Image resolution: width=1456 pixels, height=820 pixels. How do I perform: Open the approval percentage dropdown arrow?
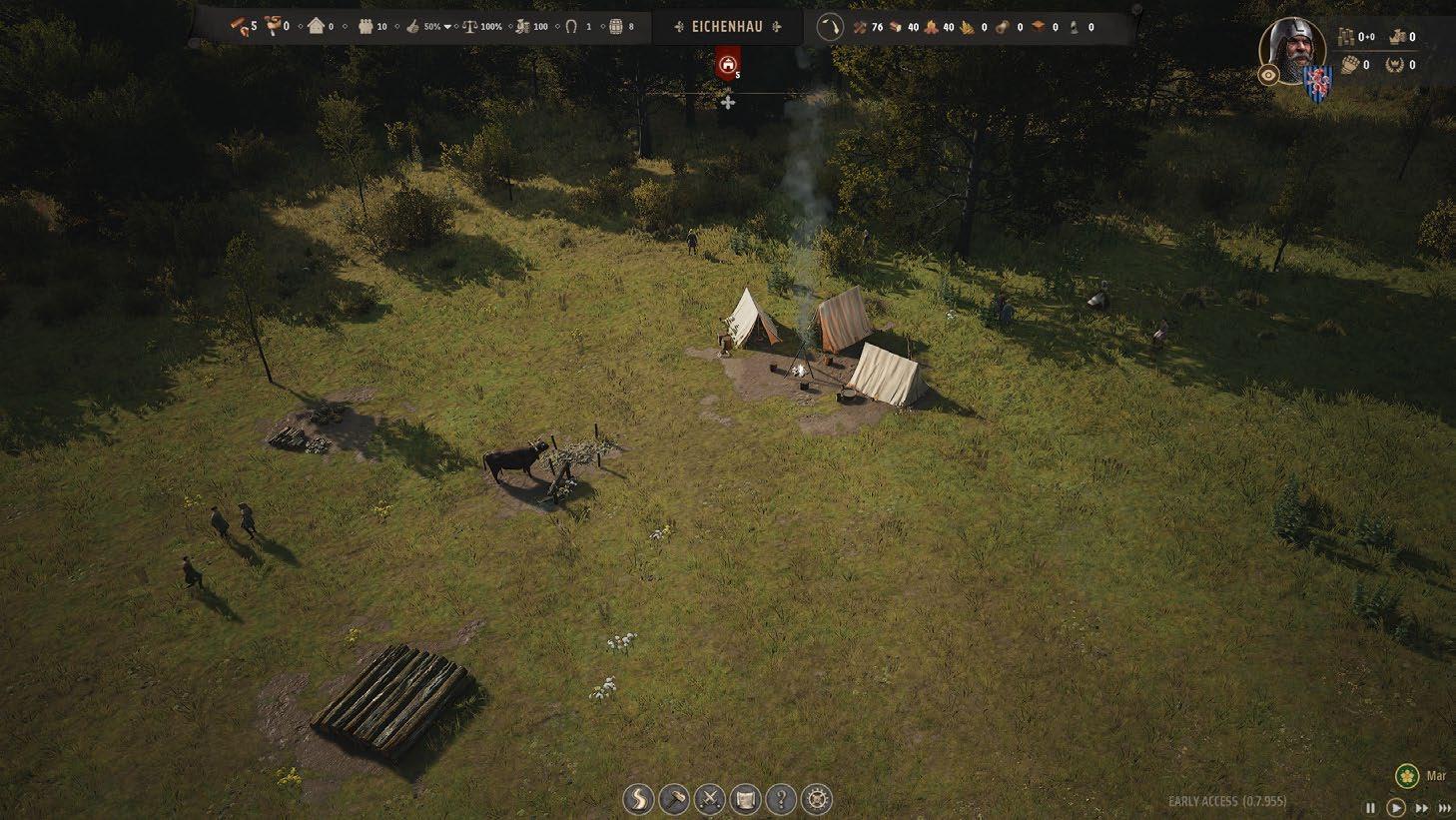[447, 27]
